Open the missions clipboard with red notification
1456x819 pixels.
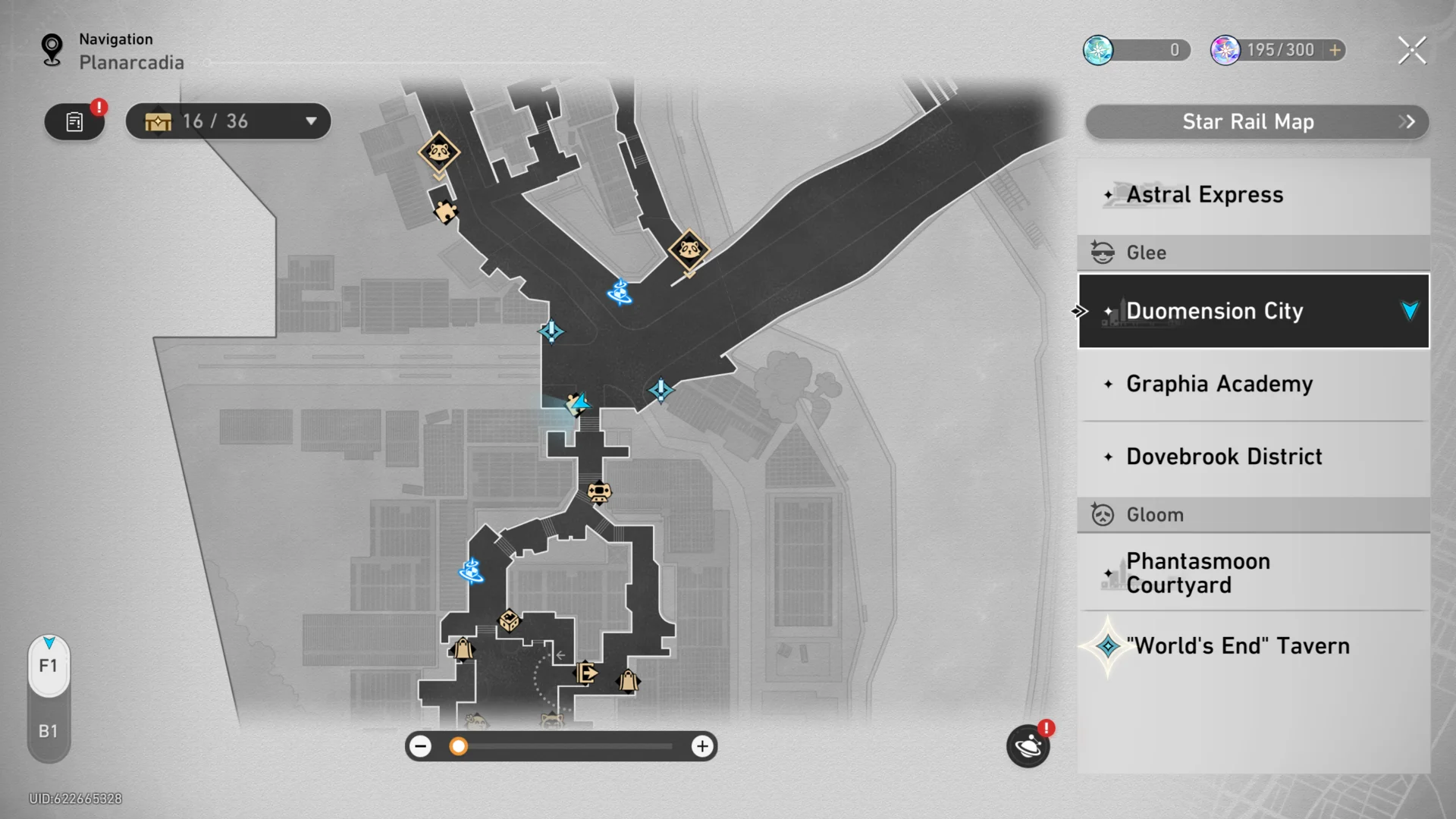[x=74, y=121]
